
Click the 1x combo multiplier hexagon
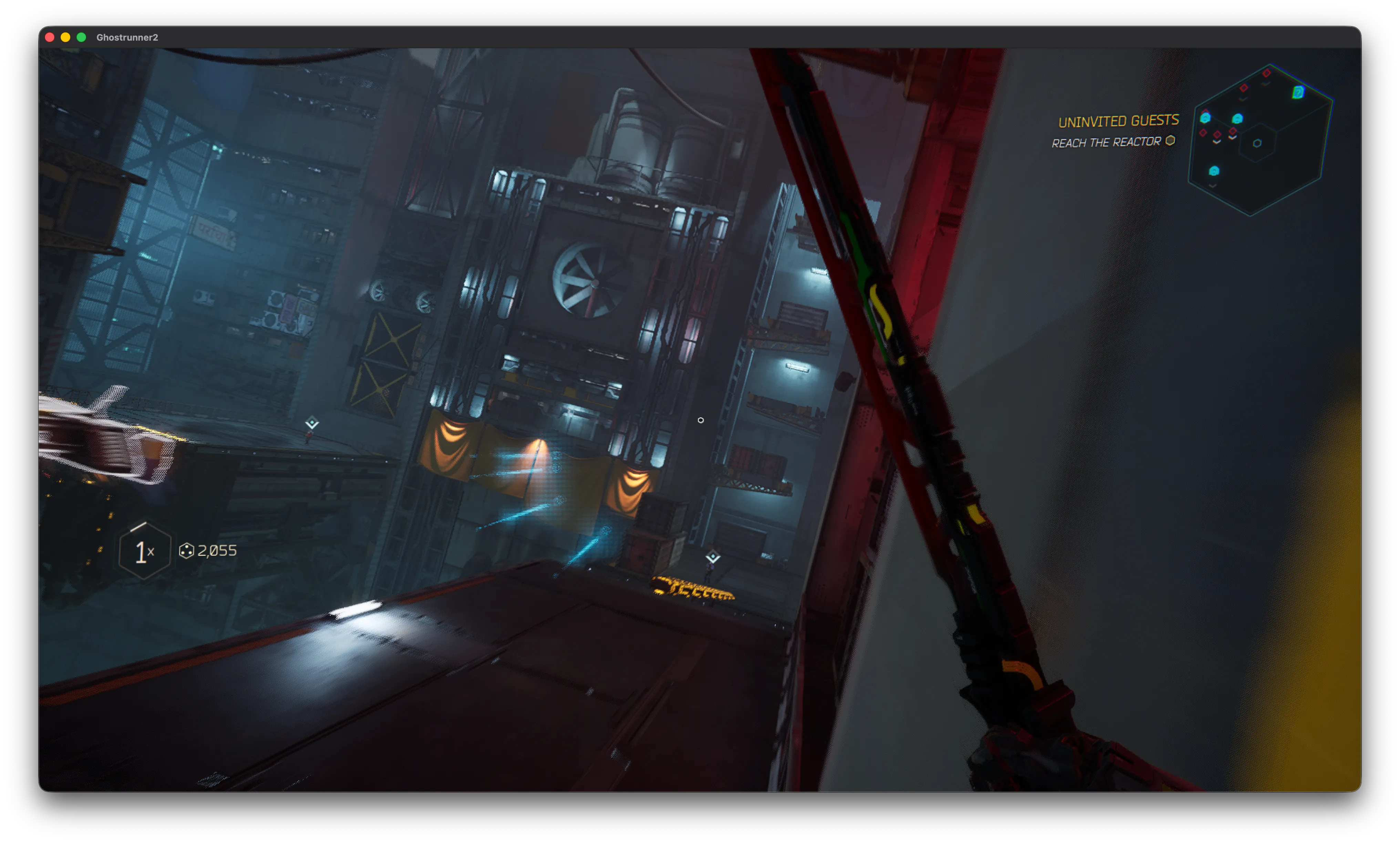click(x=144, y=551)
